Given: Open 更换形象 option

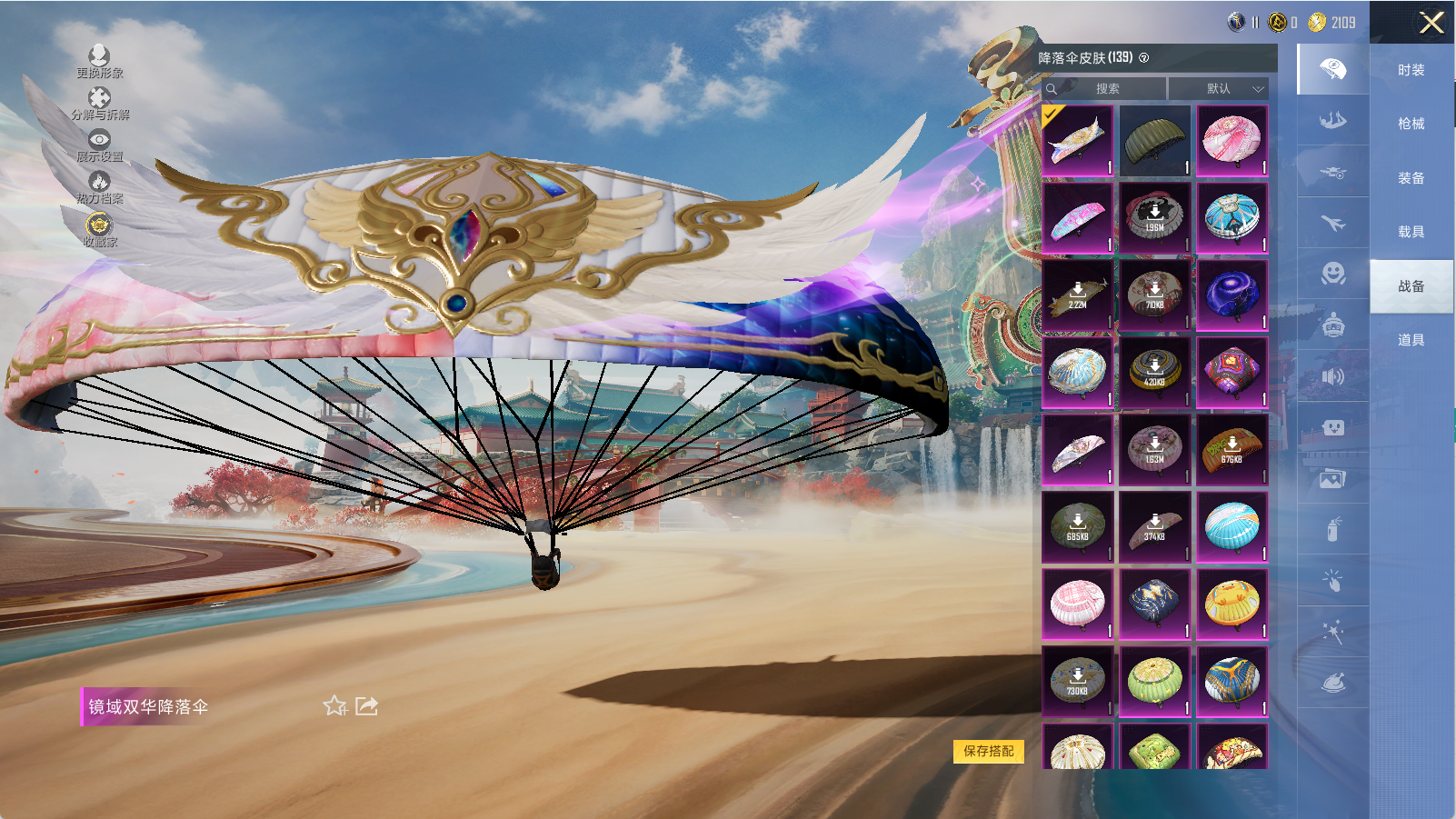Looking at the screenshot, I should (x=99, y=61).
